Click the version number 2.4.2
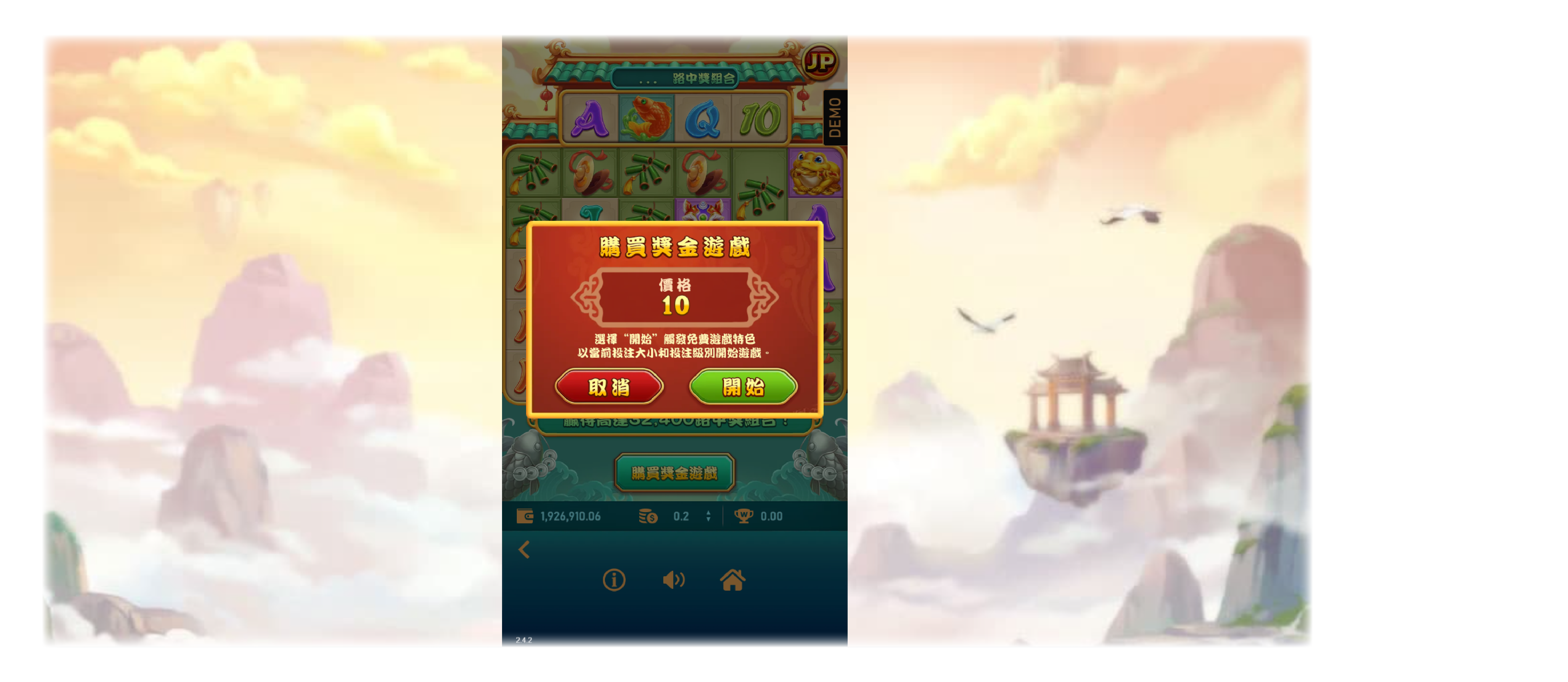Image resolution: width=1568 pixels, height=682 pixels. tap(524, 640)
